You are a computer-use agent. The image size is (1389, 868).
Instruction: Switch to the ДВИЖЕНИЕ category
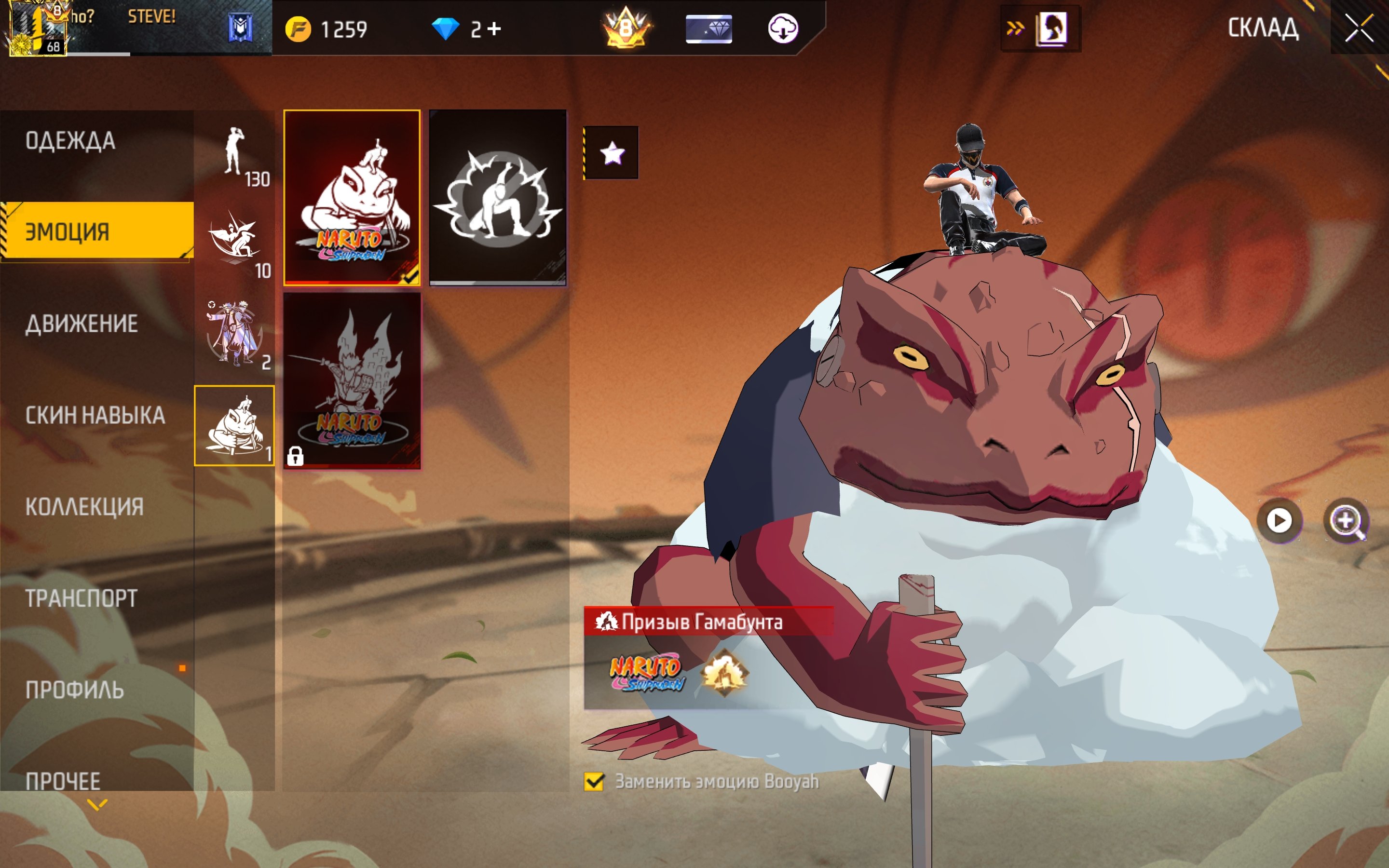pyautogui.click(x=82, y=324)
